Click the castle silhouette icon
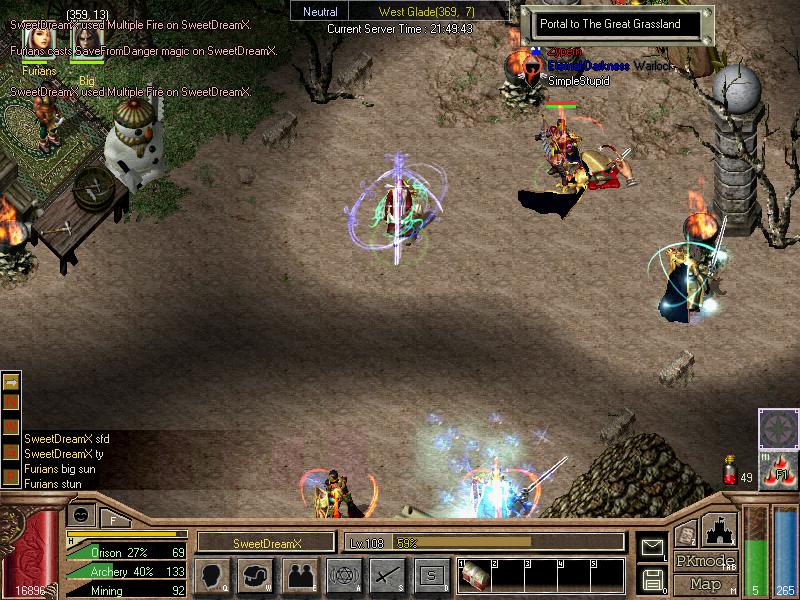This screenshot has height=600, width=800. pyautogui.click(x=720, y=528)
